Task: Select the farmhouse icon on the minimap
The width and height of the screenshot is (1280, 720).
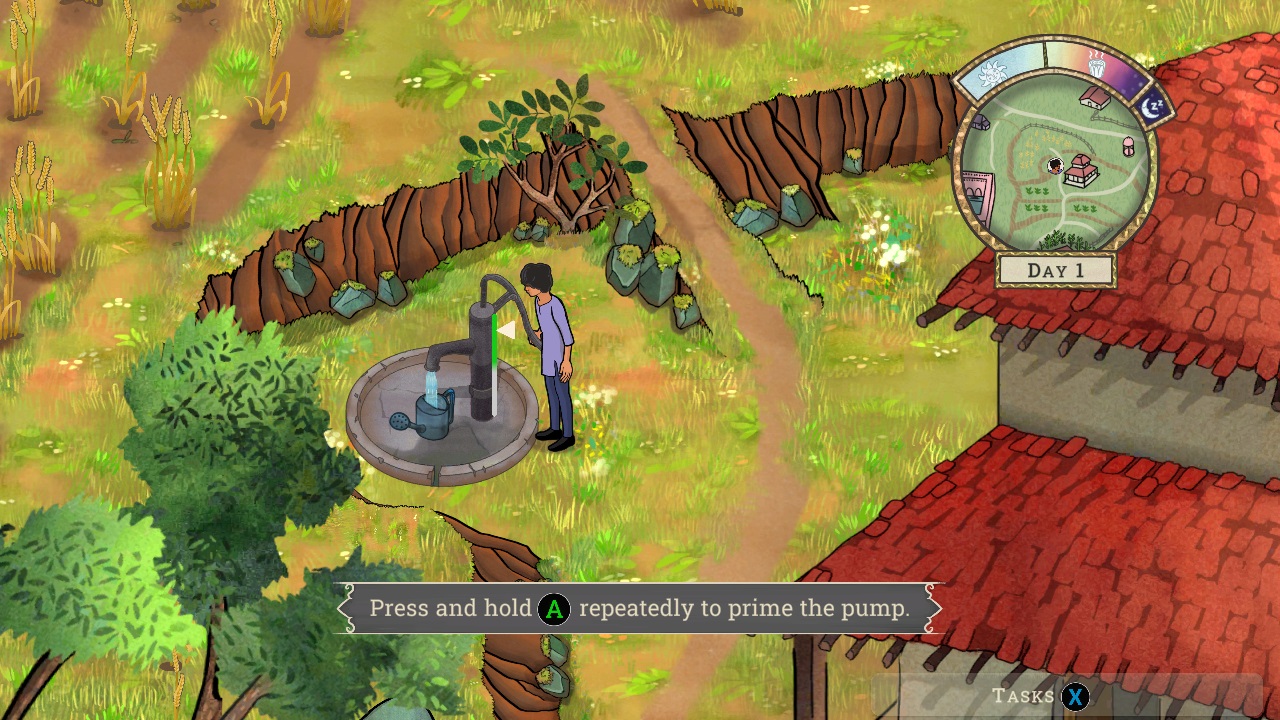Action: 1094,99
